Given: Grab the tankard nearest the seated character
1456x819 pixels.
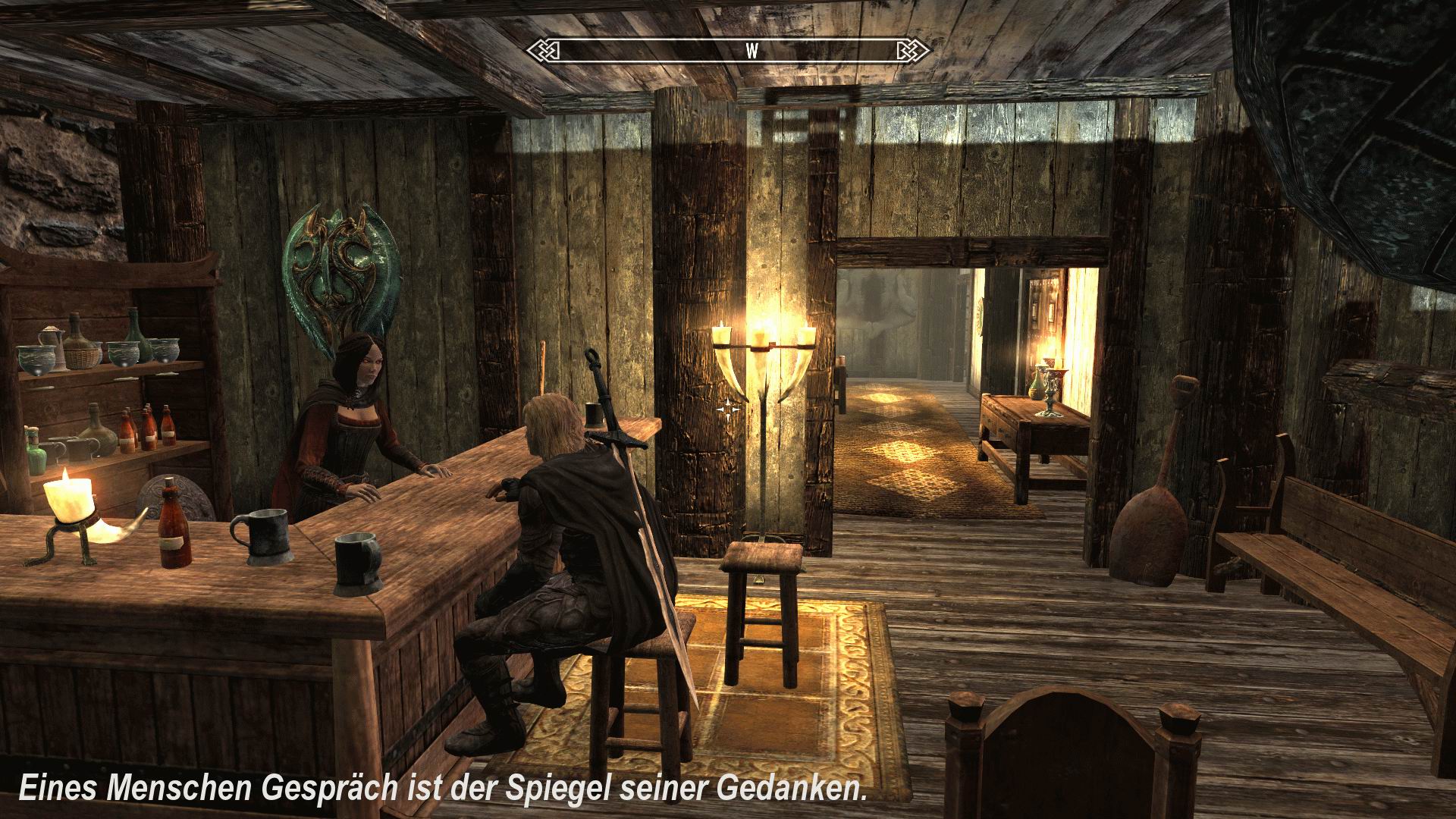Looking at the screenshot, I should pos(356,561).
